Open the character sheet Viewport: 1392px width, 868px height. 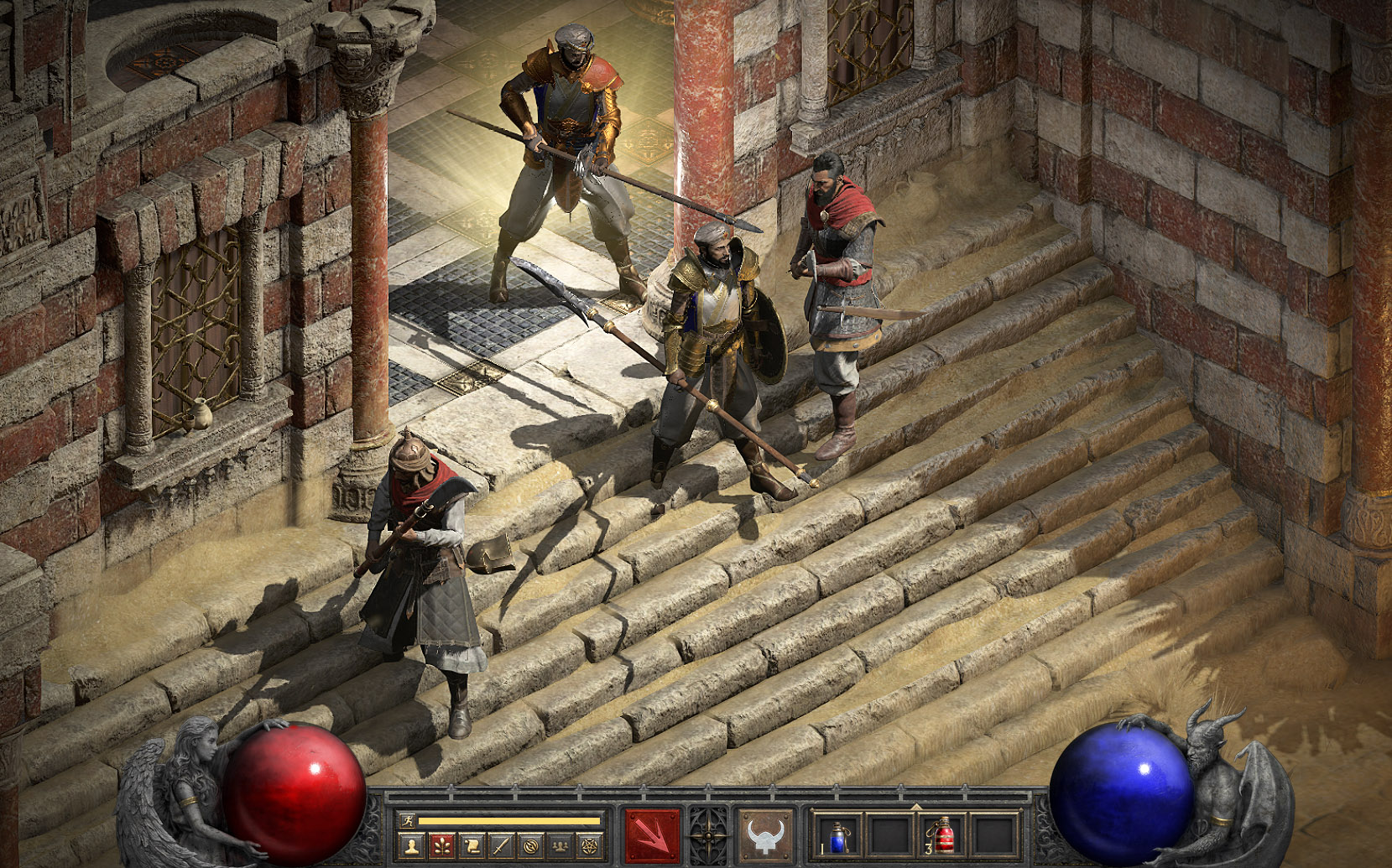tap(410, 845)
